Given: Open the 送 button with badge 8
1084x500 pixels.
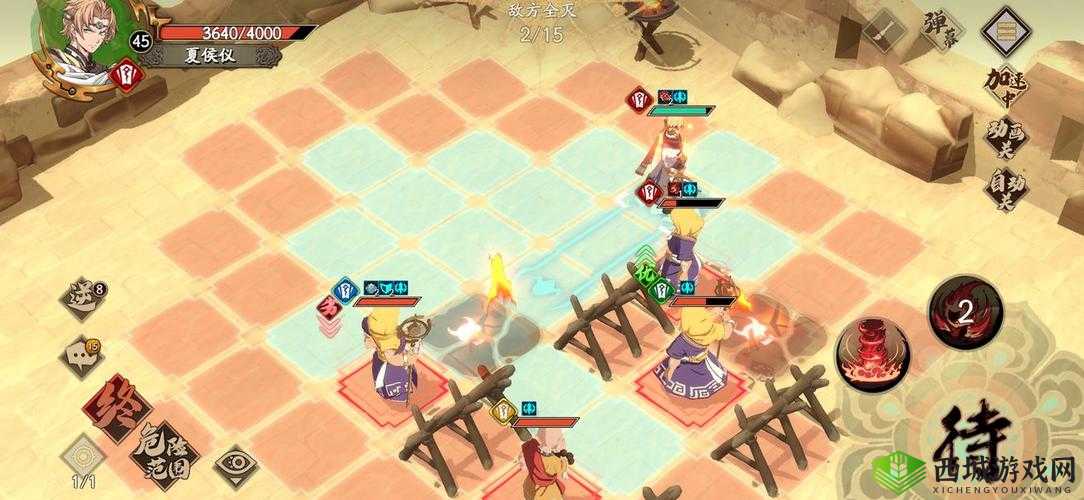Looking at the screenshot, I should tap(84, 296).
